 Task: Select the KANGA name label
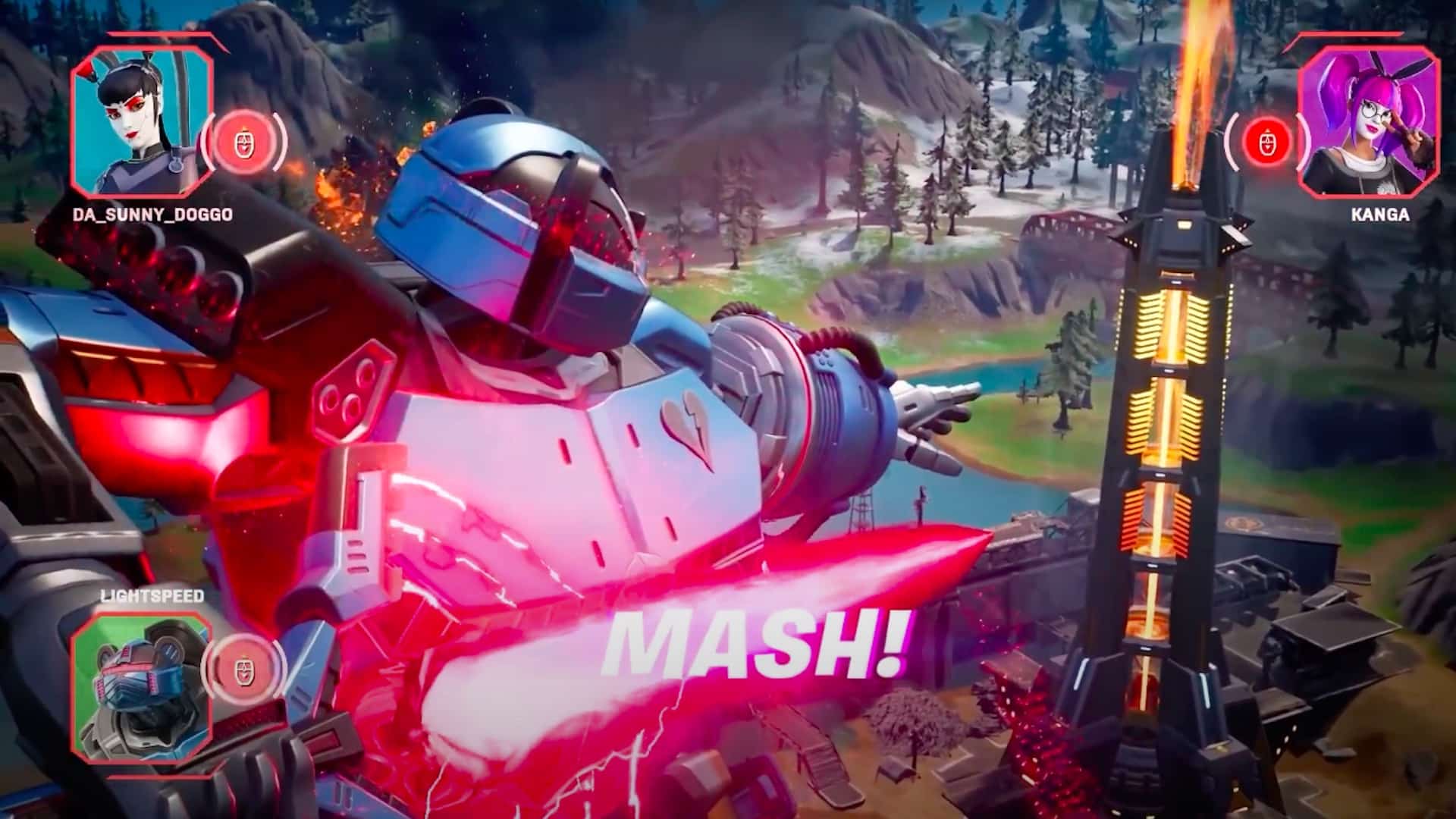(1379, 216)
